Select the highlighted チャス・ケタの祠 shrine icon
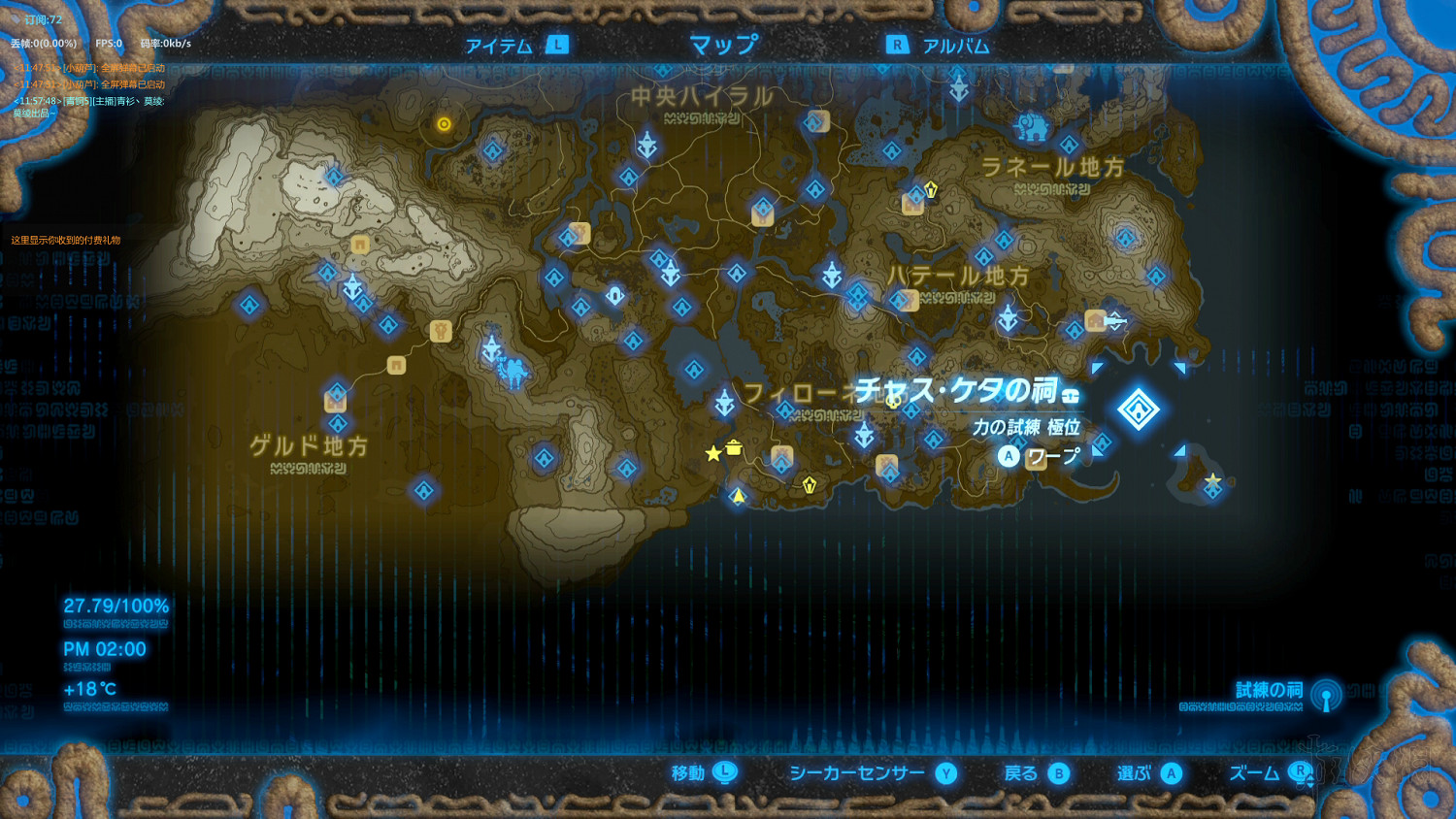Image resolution: width=1456 pixels, height=819 pixels. tap(1138, 409)
